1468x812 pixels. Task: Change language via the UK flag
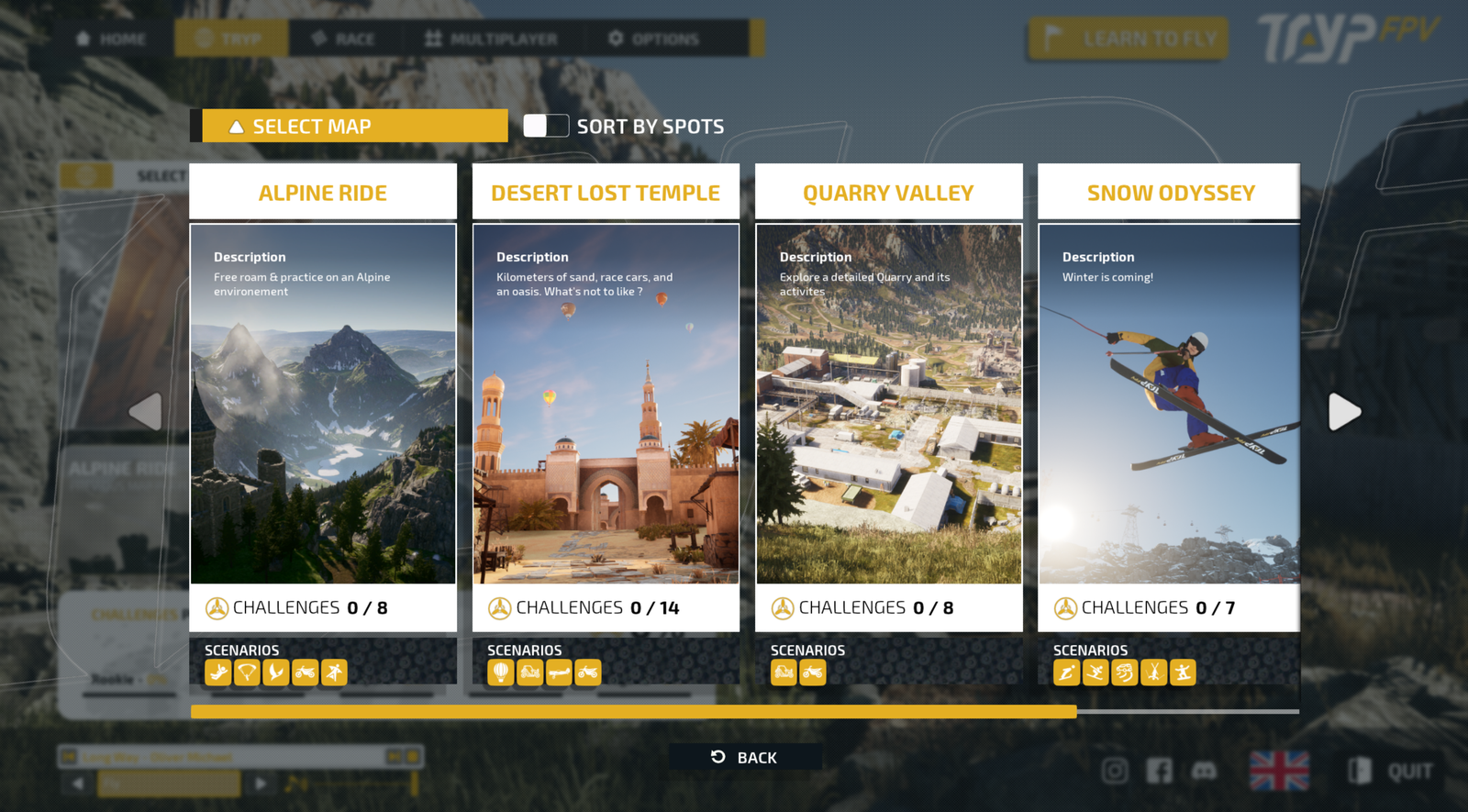(1279, 771)
